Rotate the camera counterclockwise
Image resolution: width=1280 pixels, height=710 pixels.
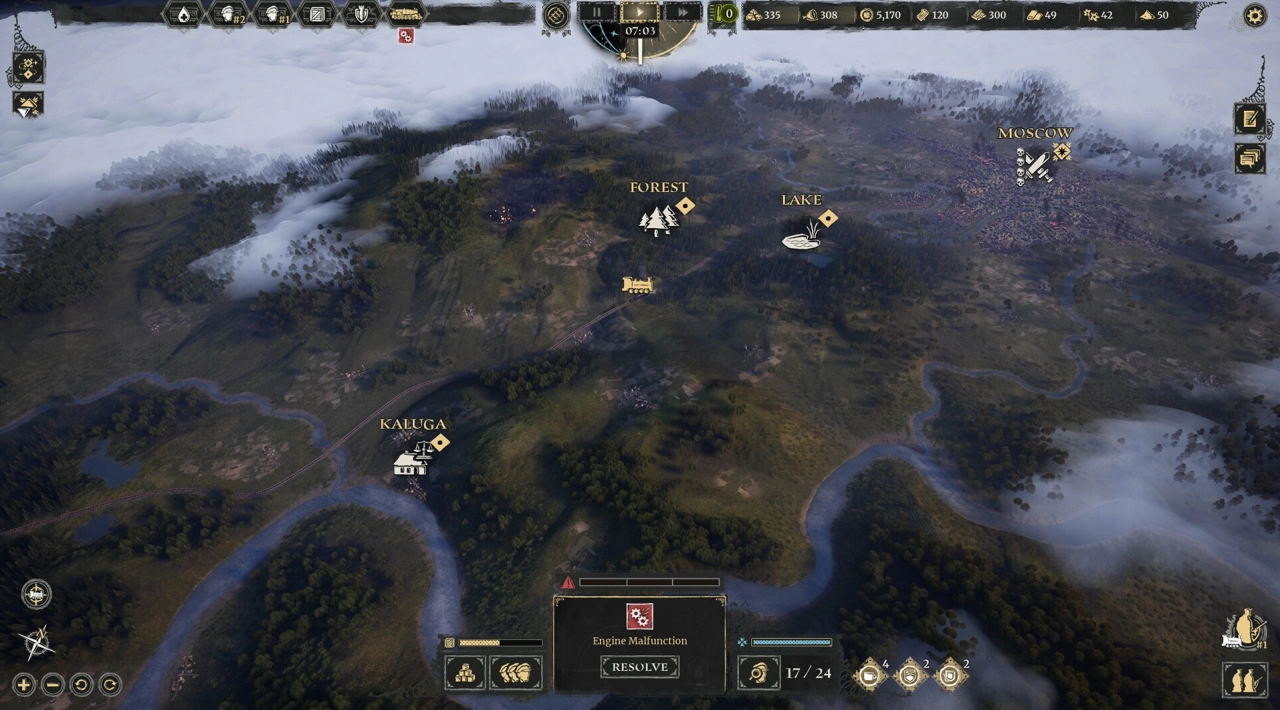pos(81,685)
